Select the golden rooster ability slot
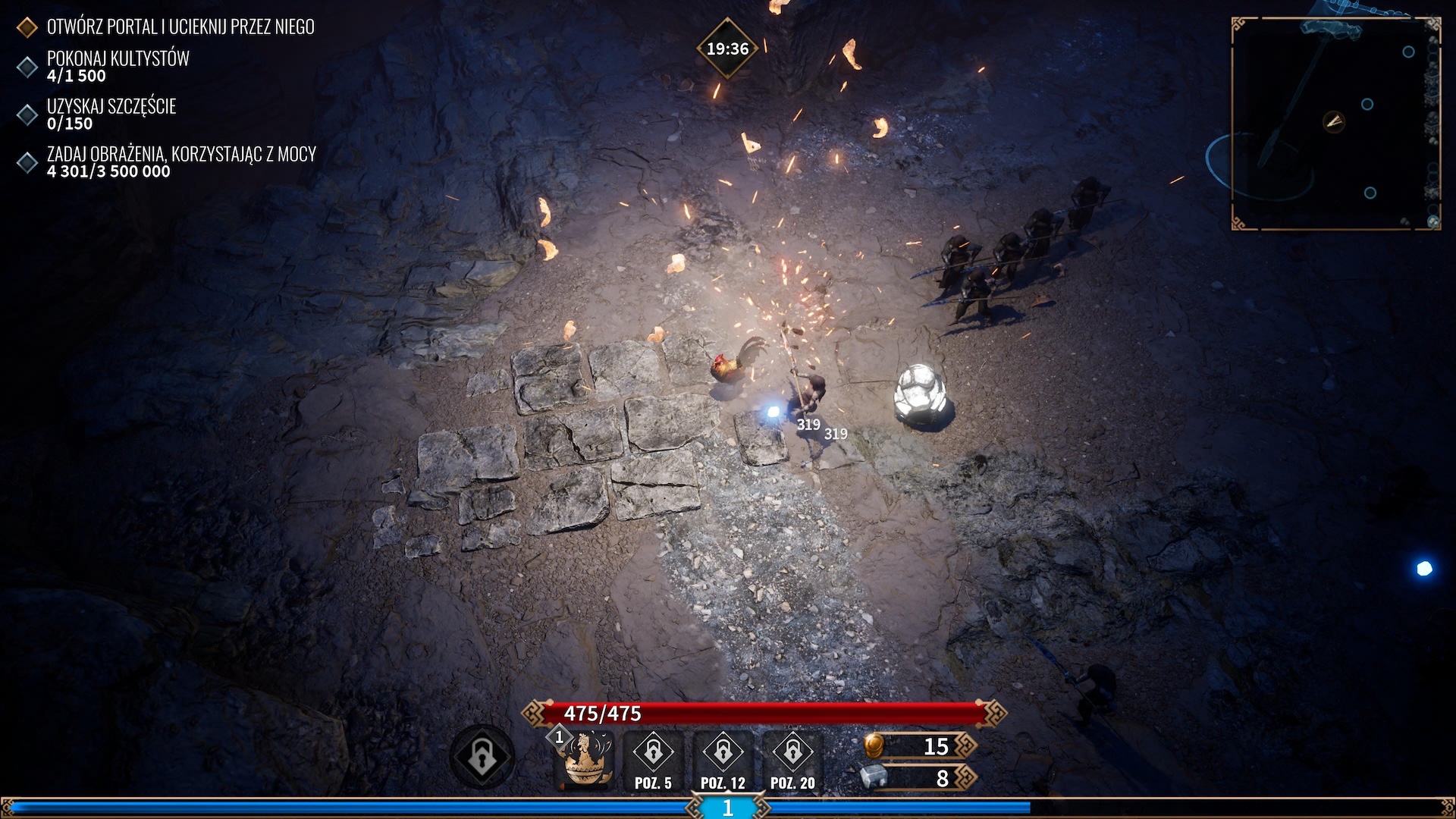Image resolution: width=1456 pixels, height=819 pixels. click(585, 760)
